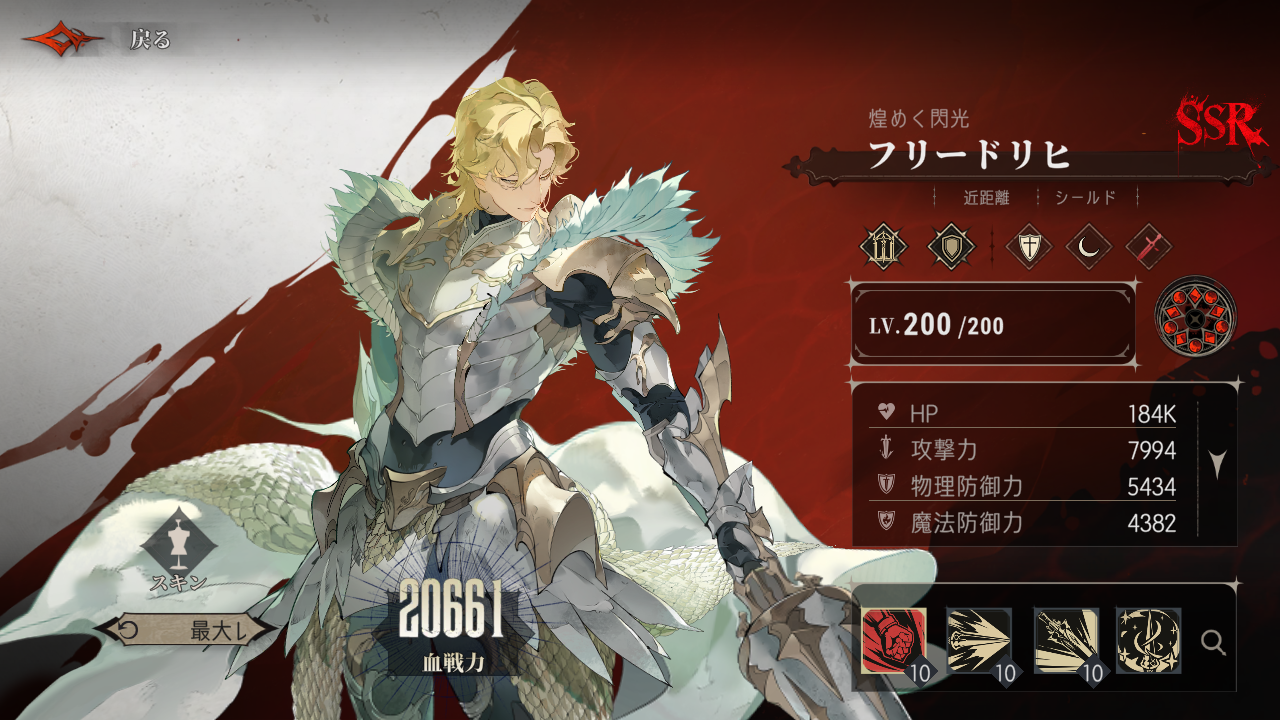This screenshot has width=1280, height=720.
Task: Expand stats with the down arrow
Action: (1217, 465)
